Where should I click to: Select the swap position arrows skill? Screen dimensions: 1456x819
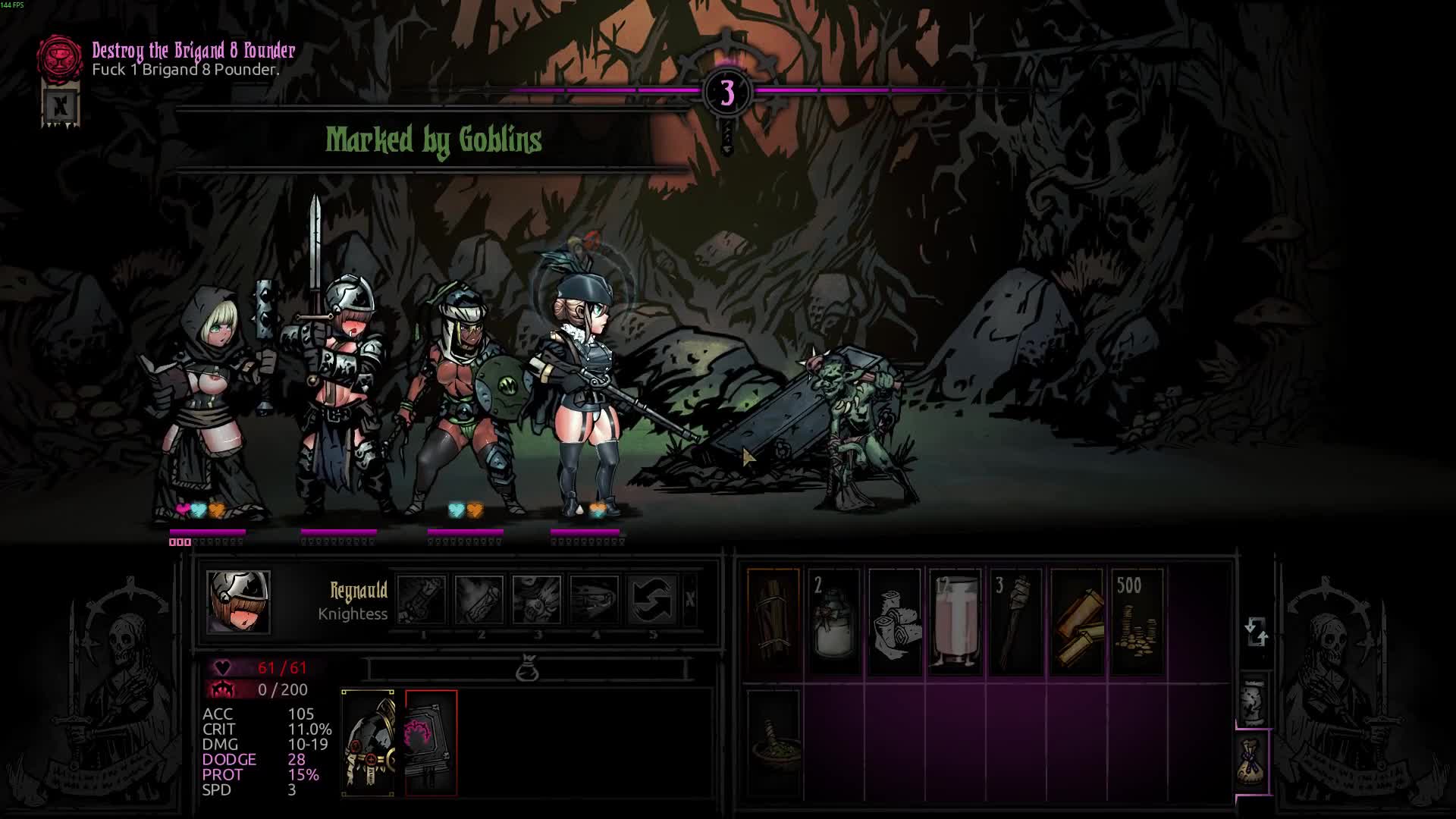tap(652, 600)
